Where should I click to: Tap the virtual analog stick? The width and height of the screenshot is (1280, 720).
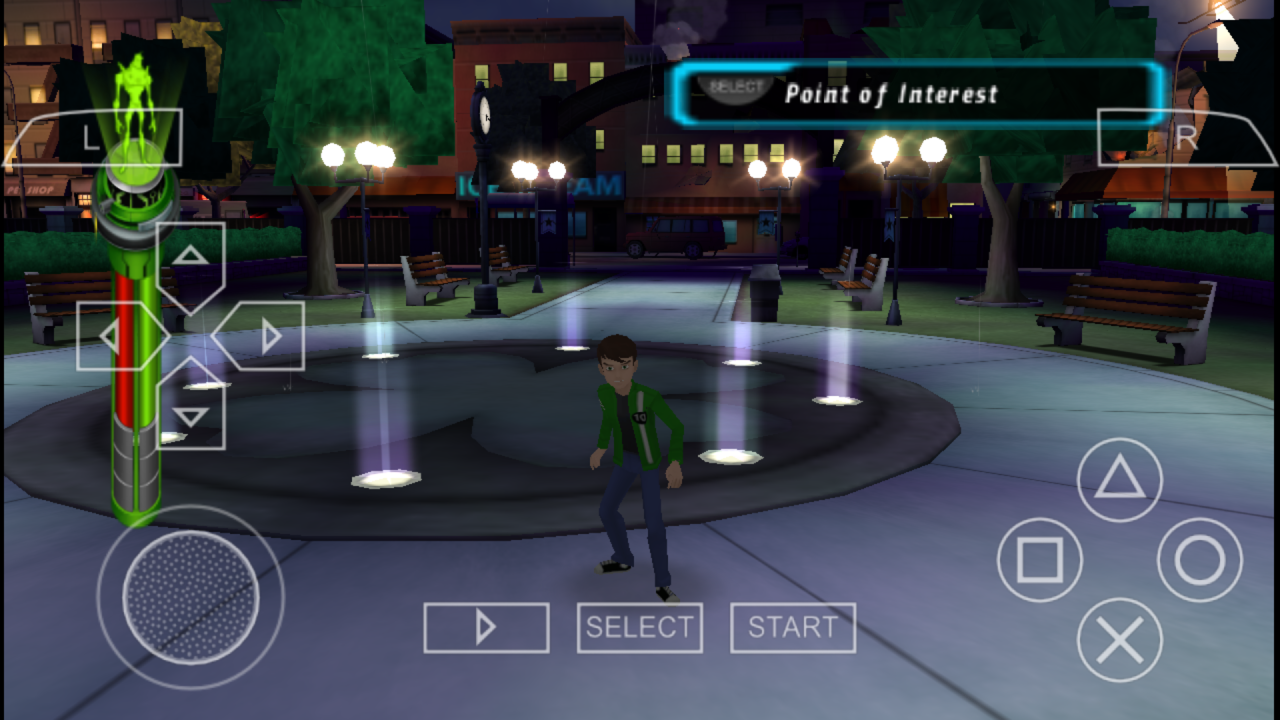coord(190,597)
